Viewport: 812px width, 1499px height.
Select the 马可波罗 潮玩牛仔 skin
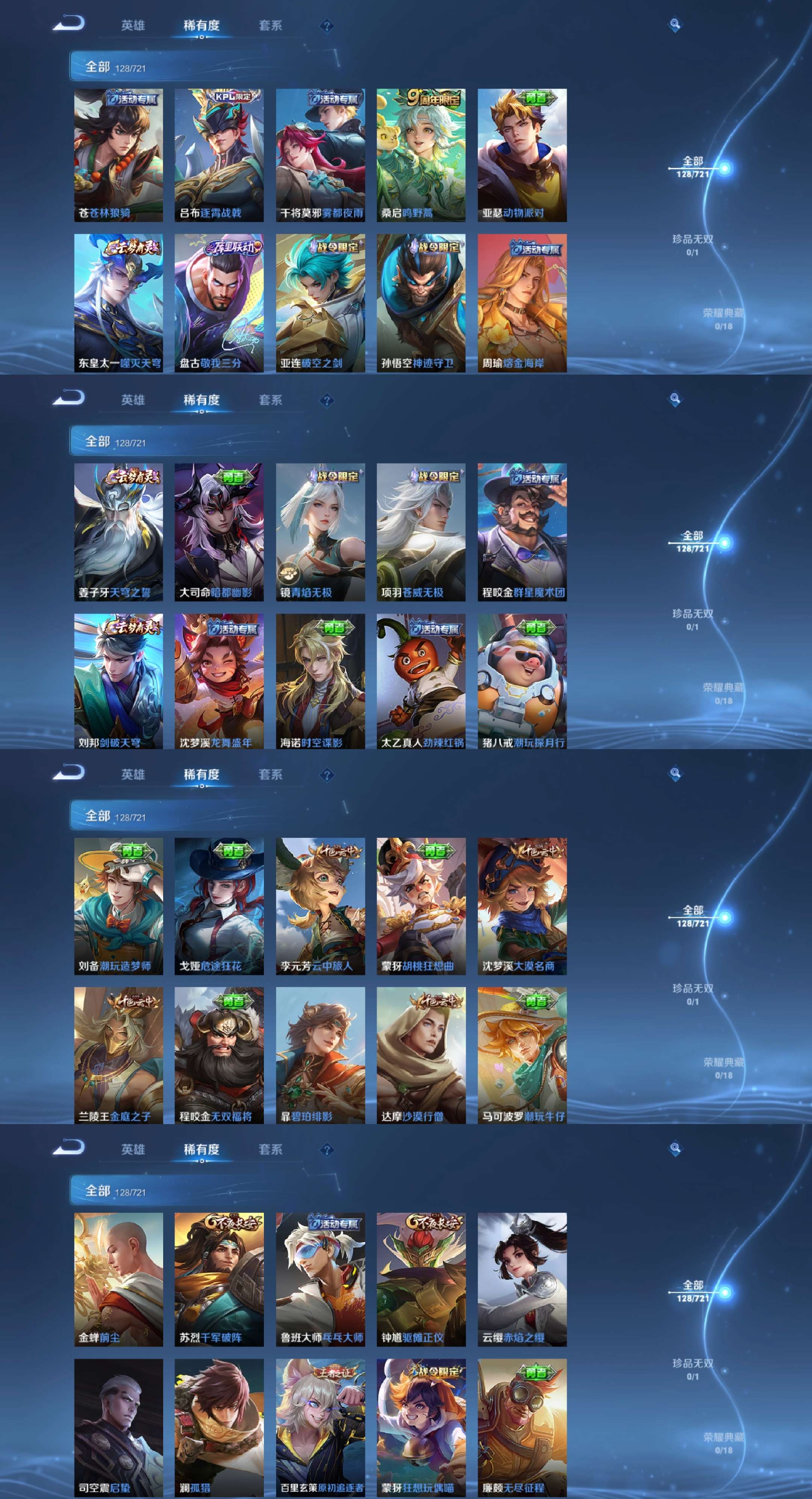point(522,1055)
